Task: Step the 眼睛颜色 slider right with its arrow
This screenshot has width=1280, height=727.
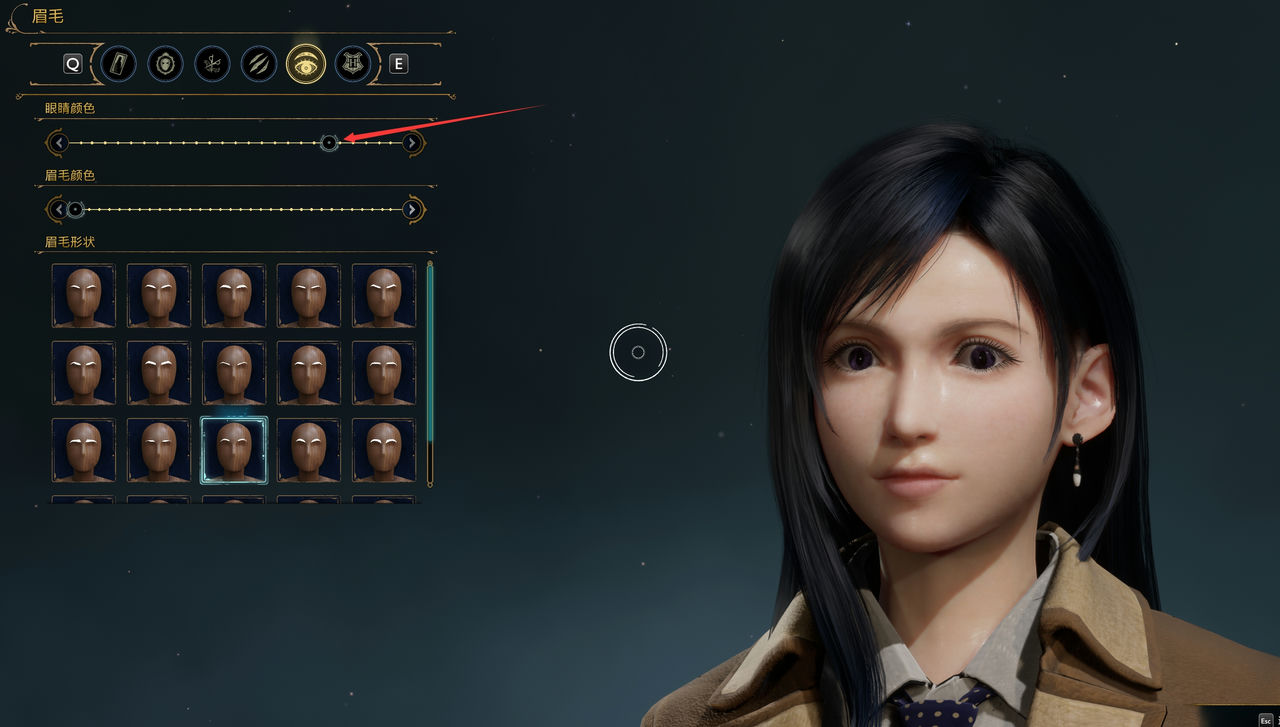Action: [412, 142]
